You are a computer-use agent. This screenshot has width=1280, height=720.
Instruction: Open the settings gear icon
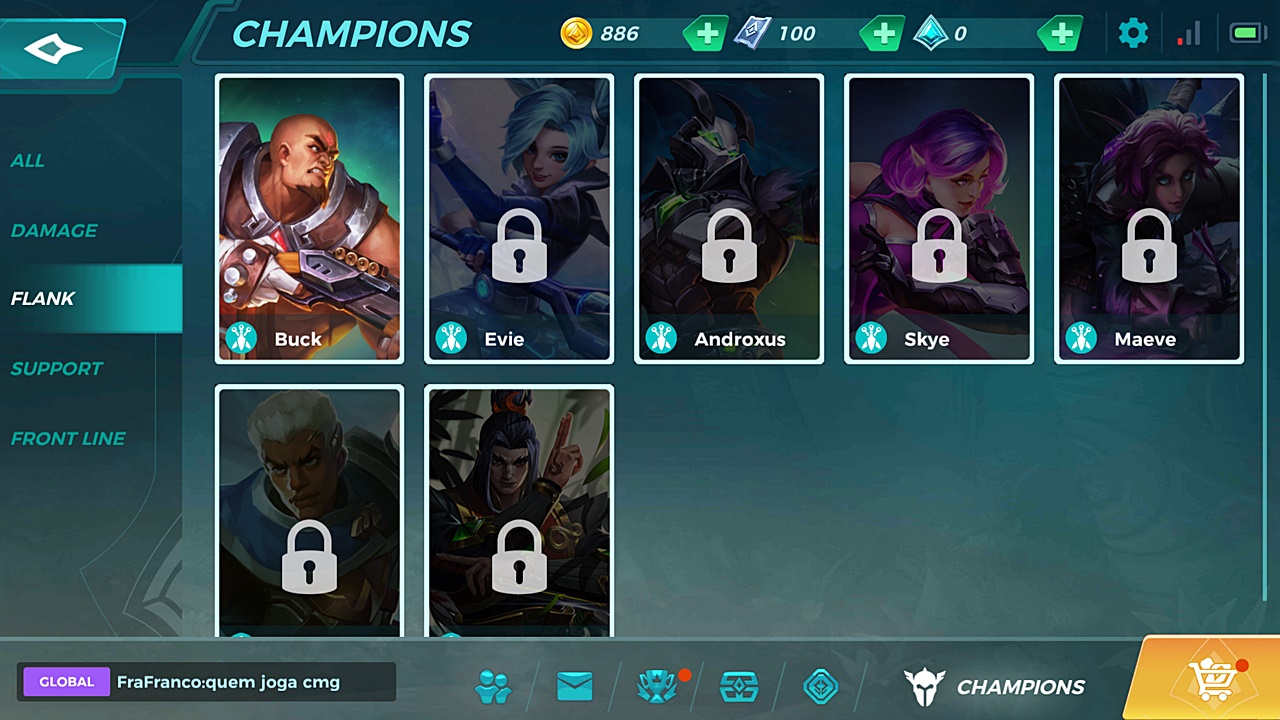pyautogui.click(x=1133, y=34)
